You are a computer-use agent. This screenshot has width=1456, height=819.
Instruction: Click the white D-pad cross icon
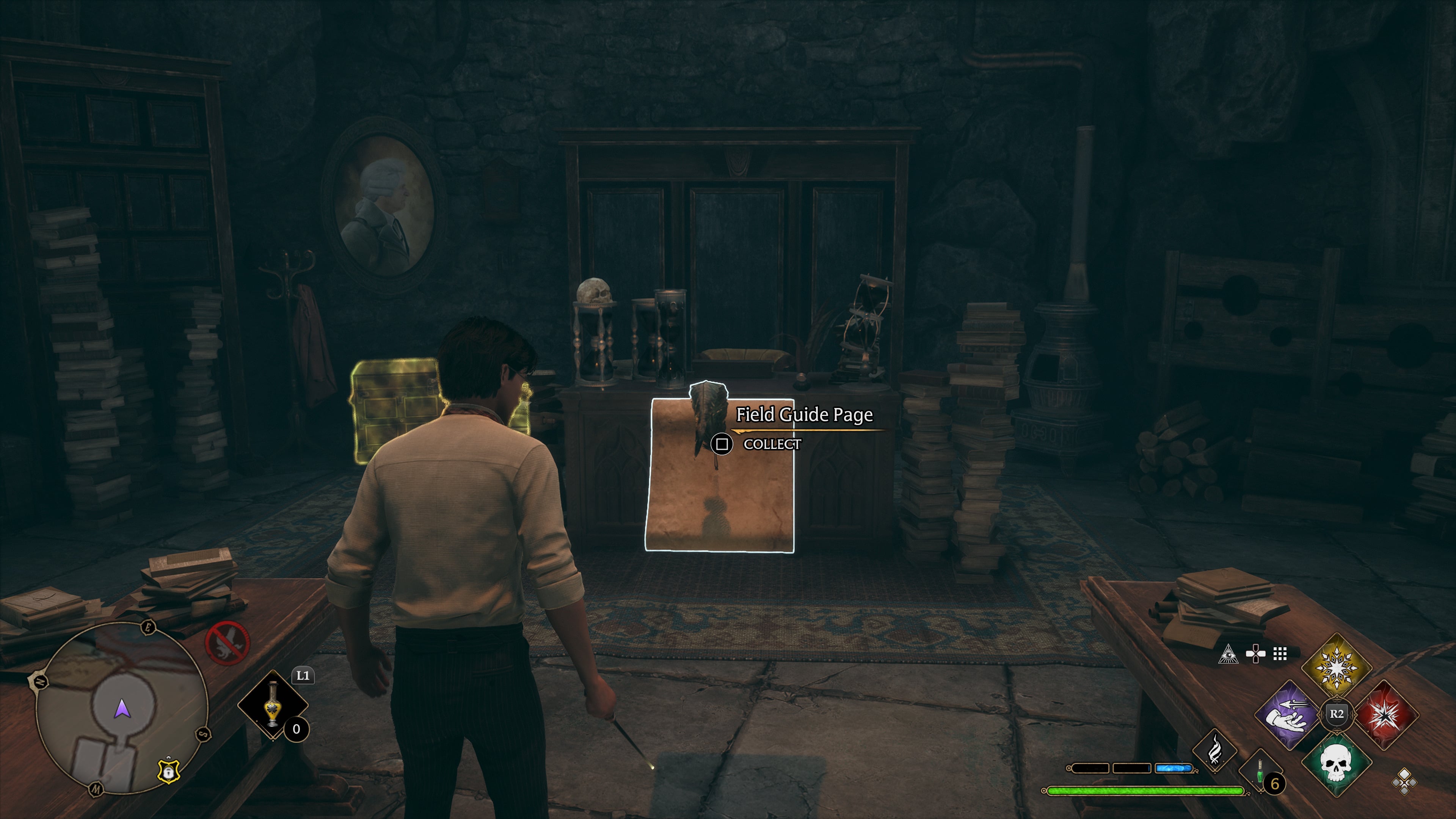point(1255,654)
